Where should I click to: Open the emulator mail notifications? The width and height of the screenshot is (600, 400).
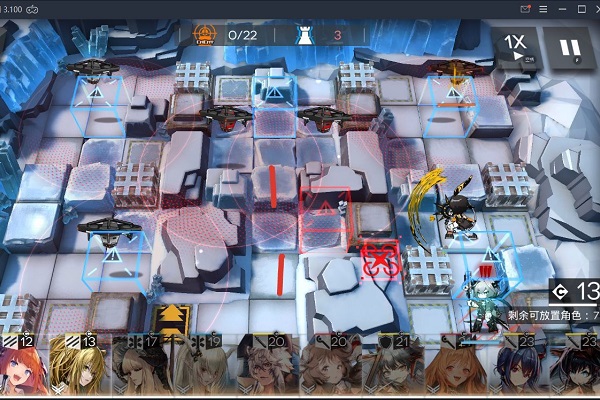(525, 8)
